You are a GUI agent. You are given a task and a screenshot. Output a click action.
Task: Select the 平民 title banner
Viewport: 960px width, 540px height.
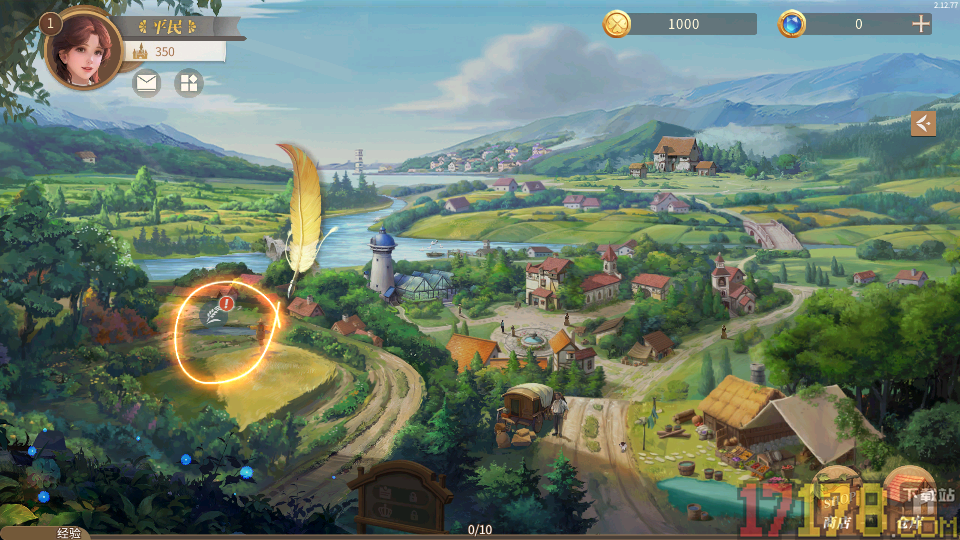click(164, 26)
